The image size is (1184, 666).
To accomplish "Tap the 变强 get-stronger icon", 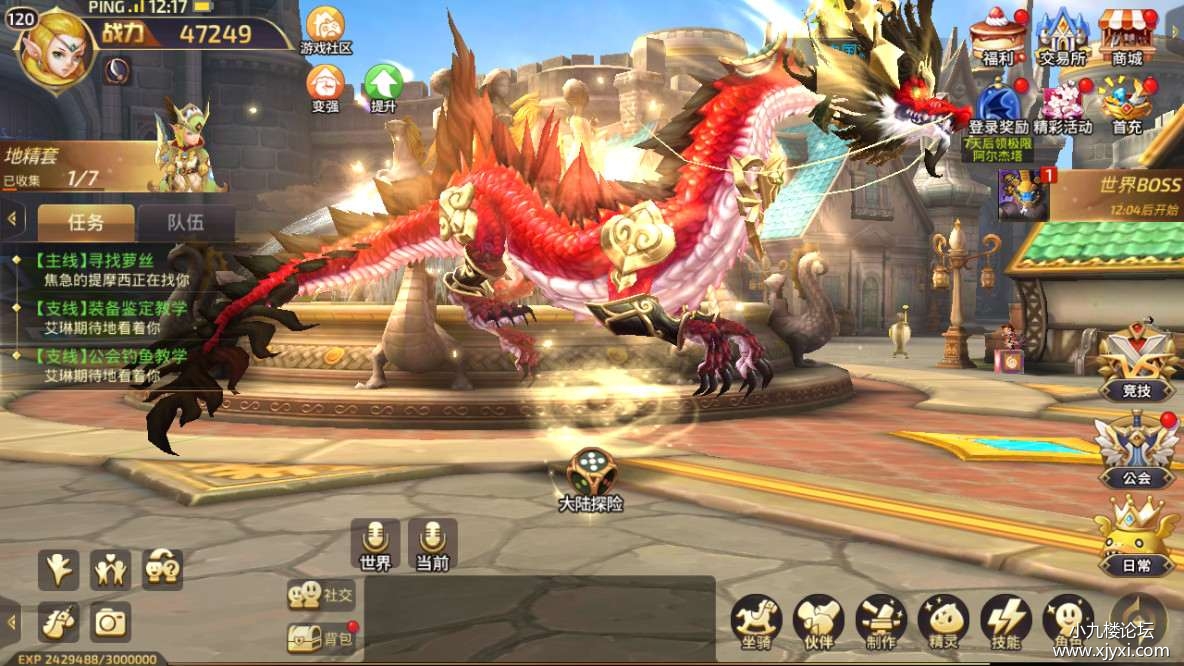I will pos(325,87).
